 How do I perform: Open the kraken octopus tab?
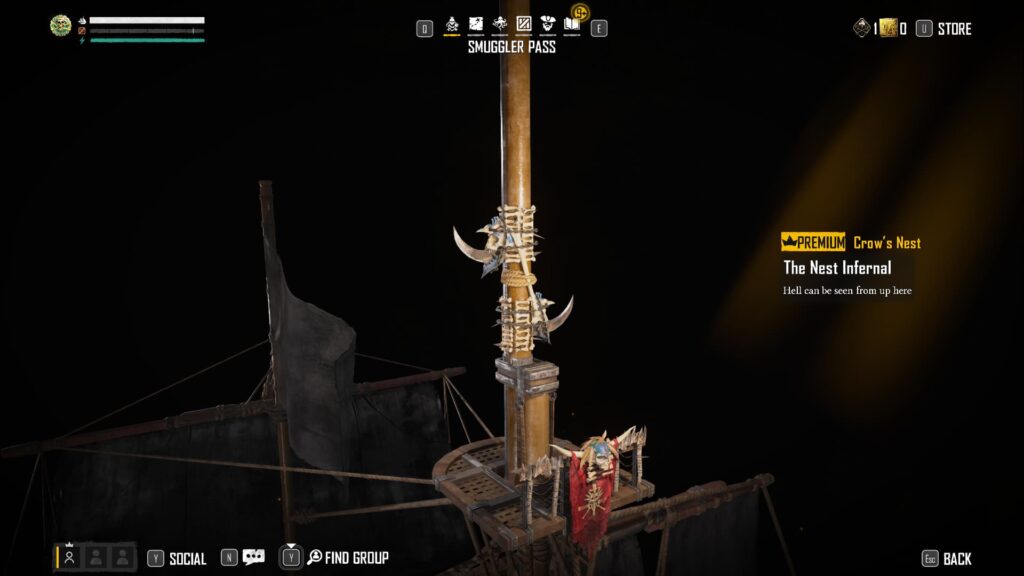coord(500,24)
